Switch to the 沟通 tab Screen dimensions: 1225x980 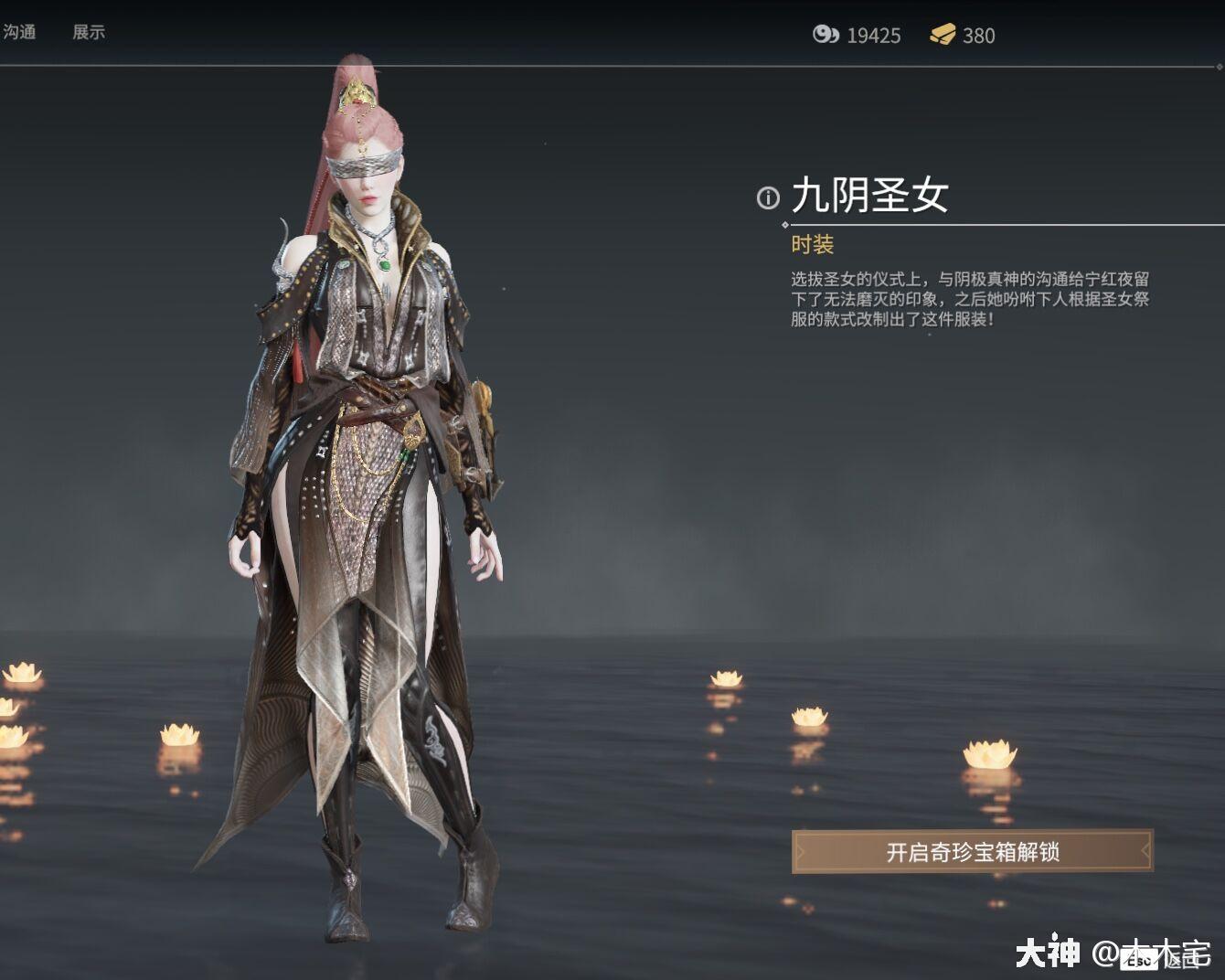coord(20,33)
